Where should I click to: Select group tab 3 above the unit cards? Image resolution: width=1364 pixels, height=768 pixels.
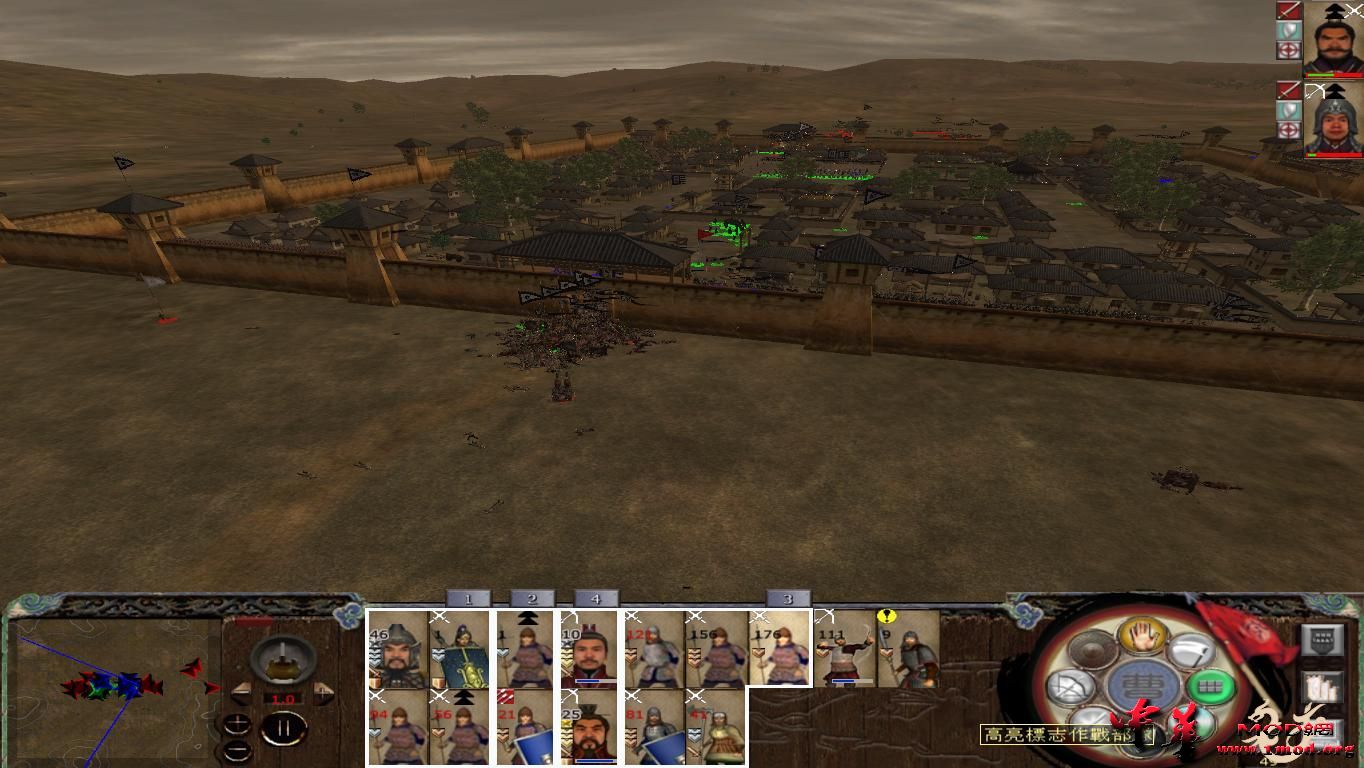(790, 600)
